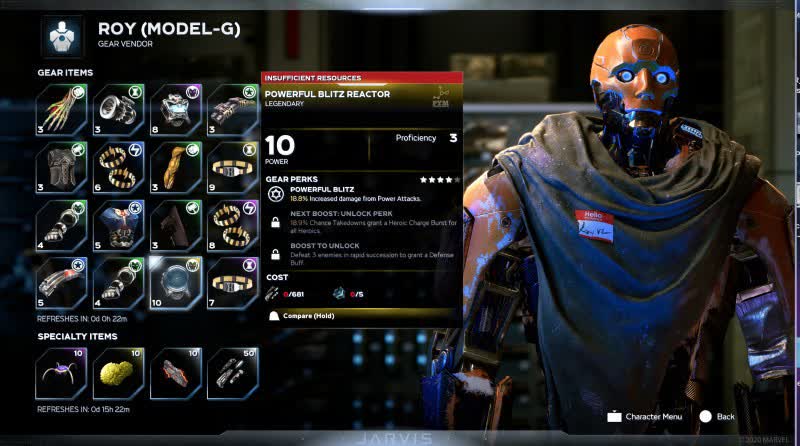Select the skeletal claw hand gear item
The image size is (800, 446).
(62, 107)
